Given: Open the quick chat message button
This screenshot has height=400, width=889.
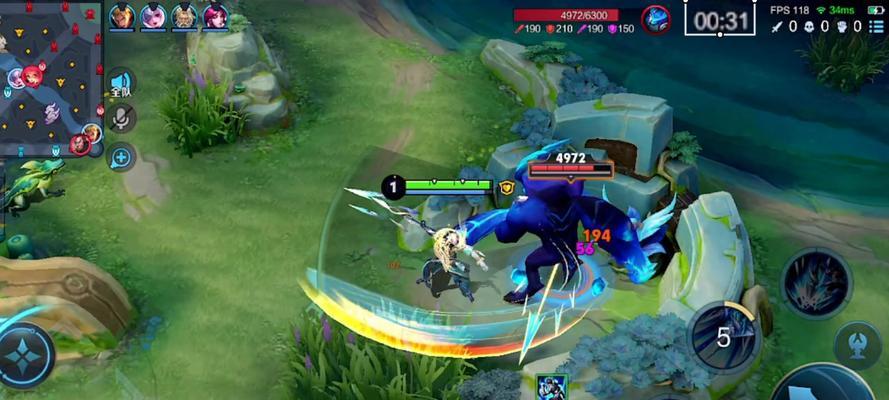Looking at the screenshot, I should [121, 156].
